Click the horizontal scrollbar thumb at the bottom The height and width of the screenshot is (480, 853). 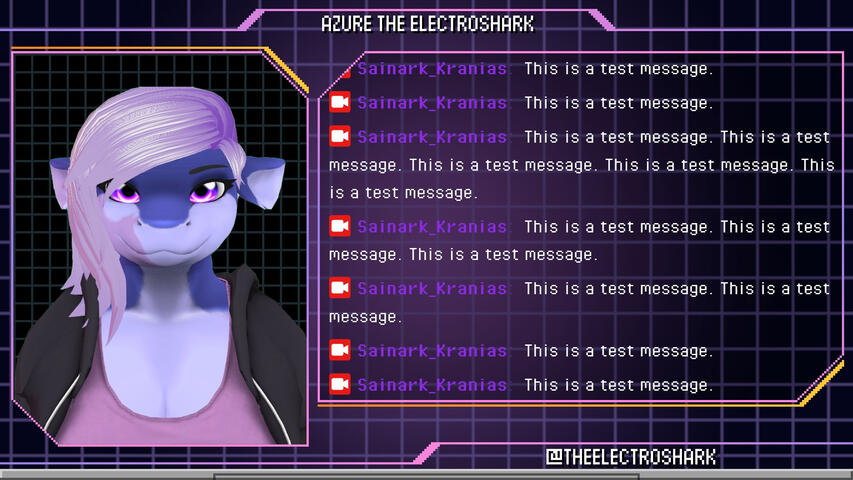click(425, 476)
